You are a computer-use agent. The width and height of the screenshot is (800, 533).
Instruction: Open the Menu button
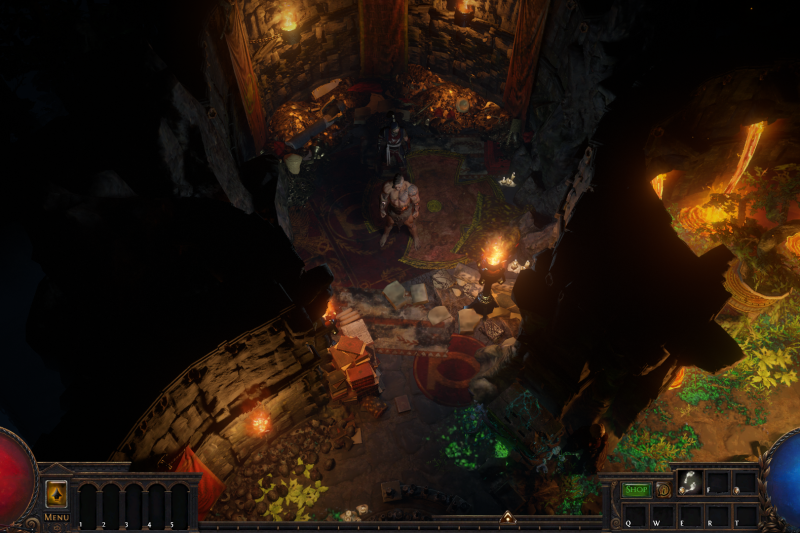coord(57,517)
